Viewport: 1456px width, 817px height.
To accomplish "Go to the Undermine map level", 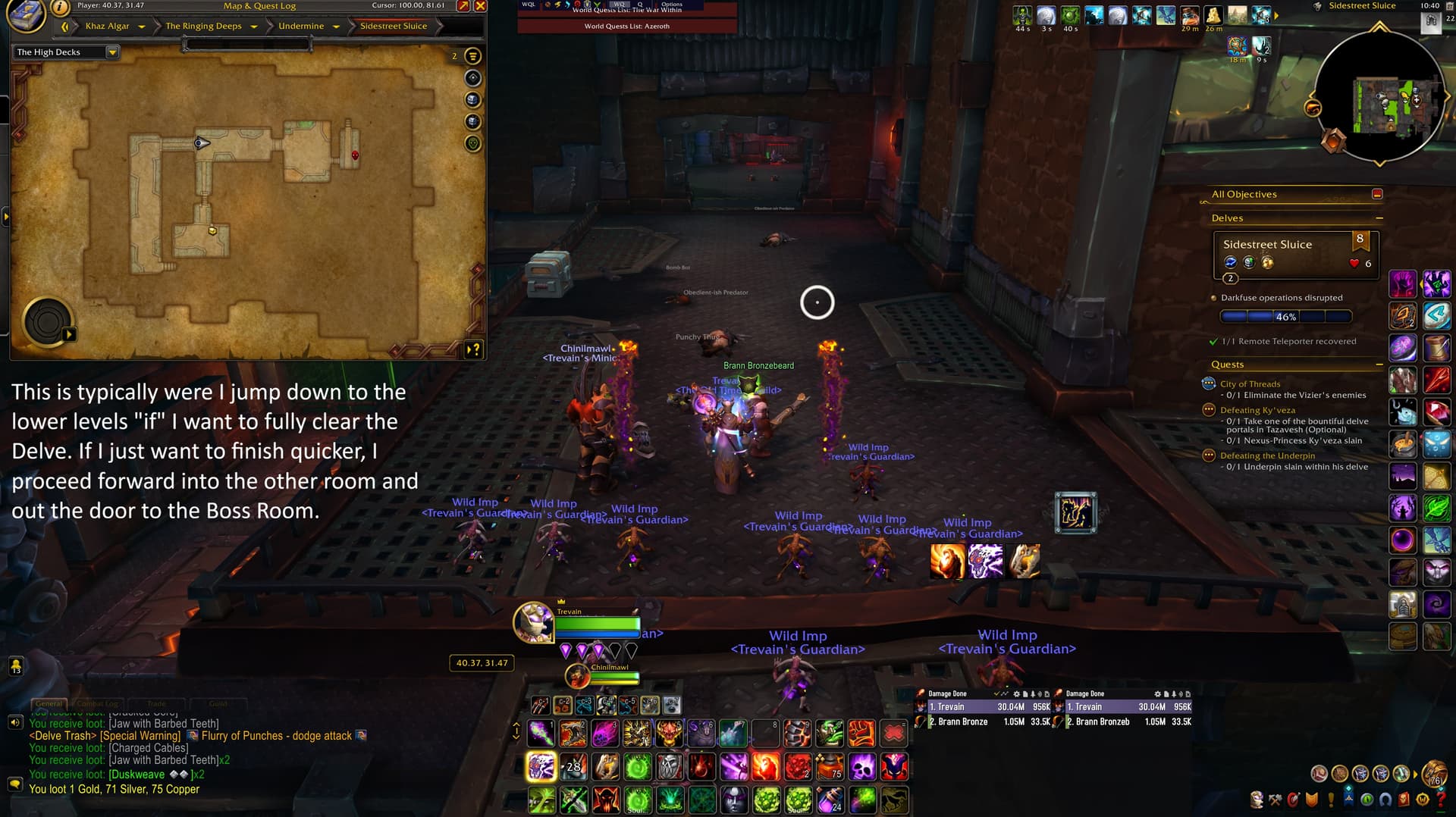I will pyautogui.click(x=300, y=27).
